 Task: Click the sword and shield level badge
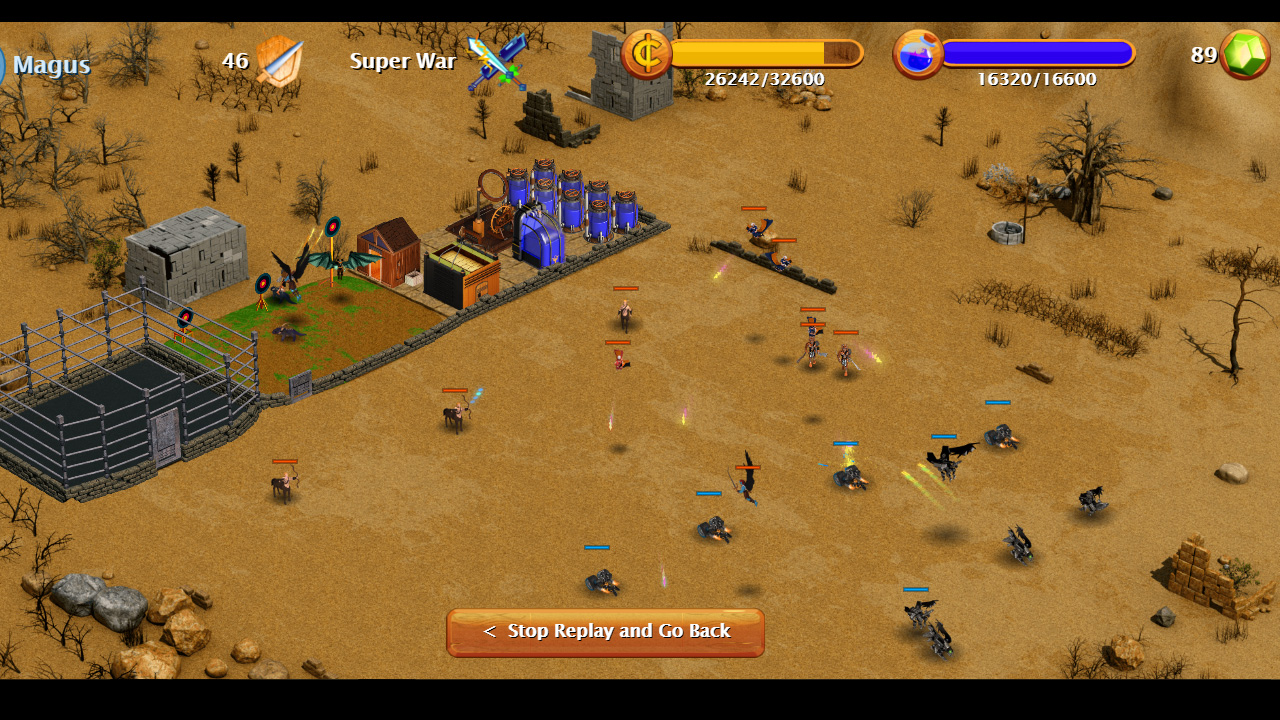[278, 60]
